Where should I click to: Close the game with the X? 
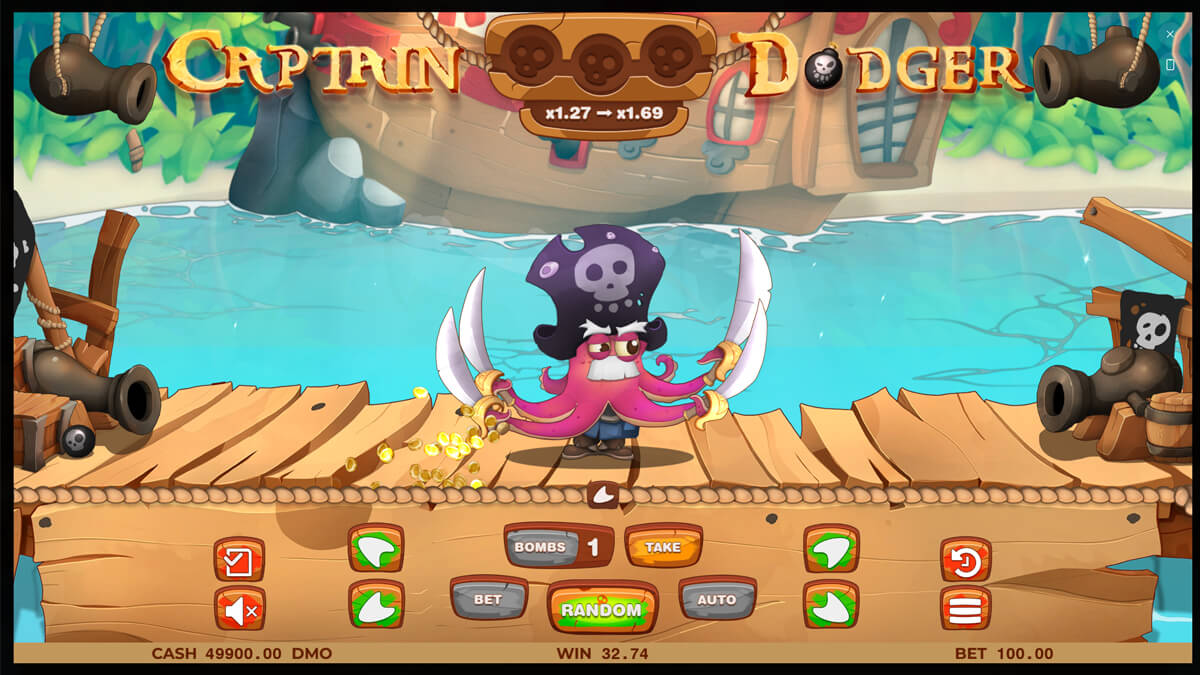click(1171, 35)
